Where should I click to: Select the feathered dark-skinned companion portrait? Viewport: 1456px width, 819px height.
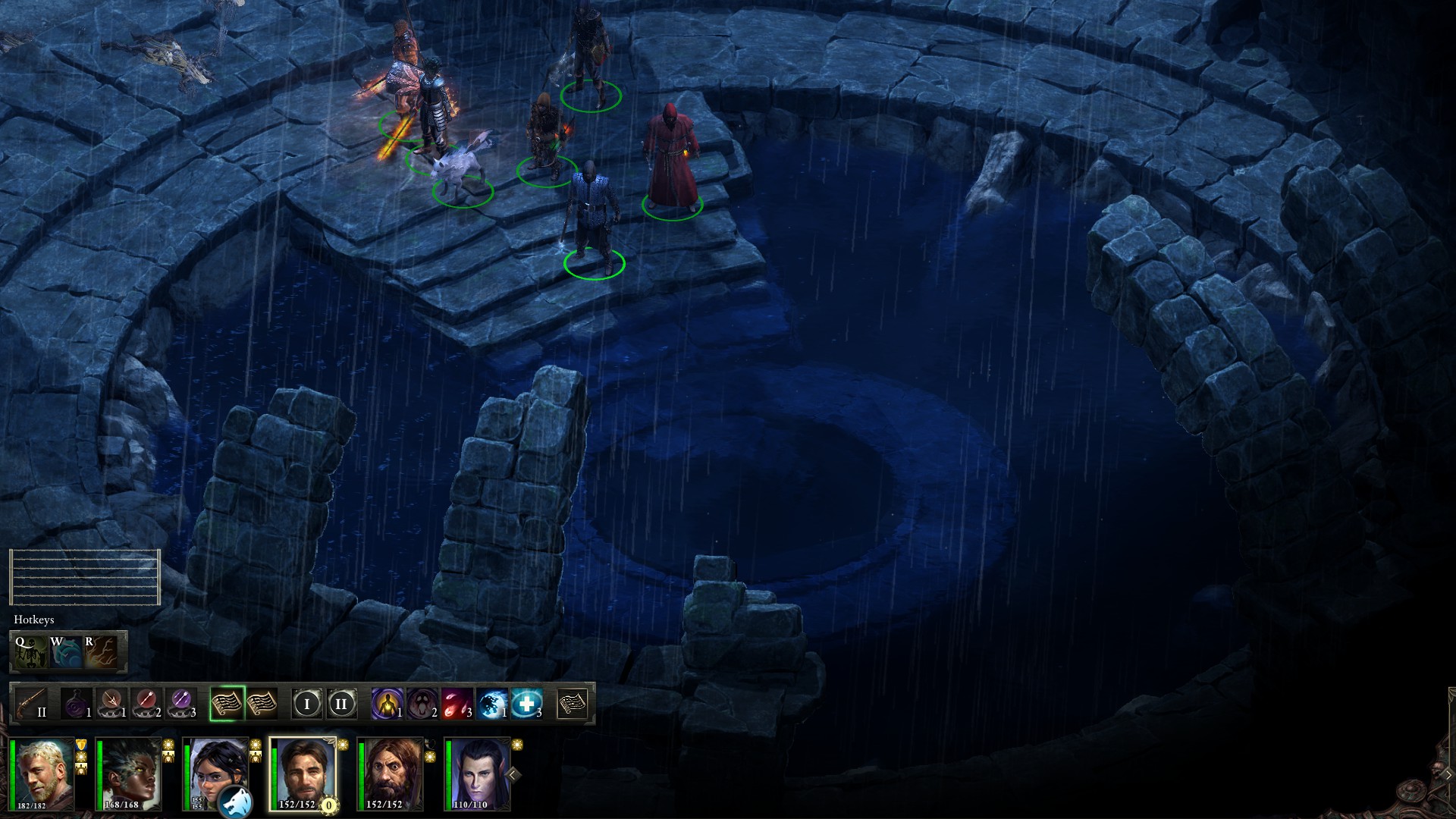click(x=130, y=773)
